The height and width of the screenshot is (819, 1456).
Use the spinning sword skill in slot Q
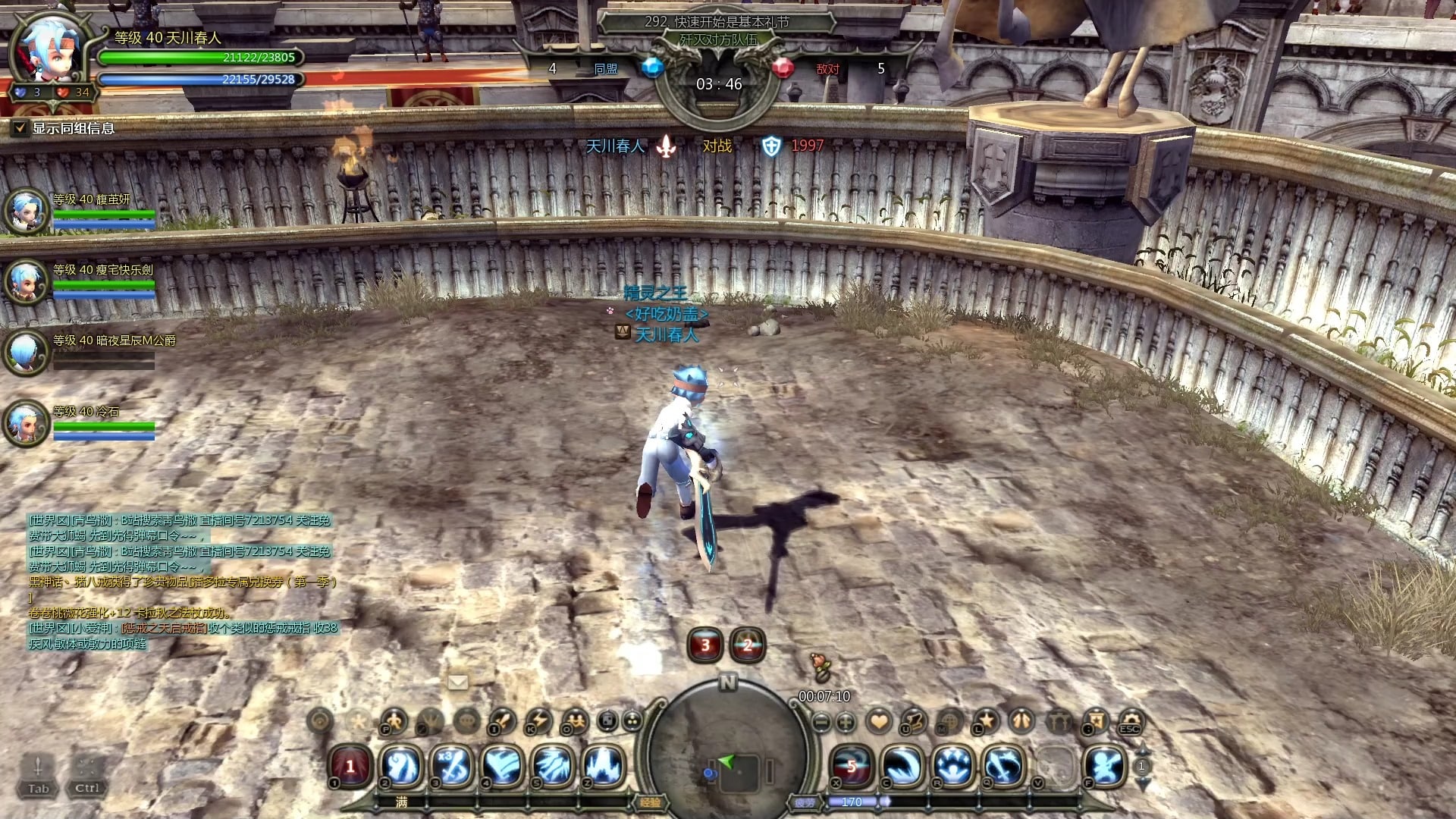pyautogui.click(x=1003, y=766)
